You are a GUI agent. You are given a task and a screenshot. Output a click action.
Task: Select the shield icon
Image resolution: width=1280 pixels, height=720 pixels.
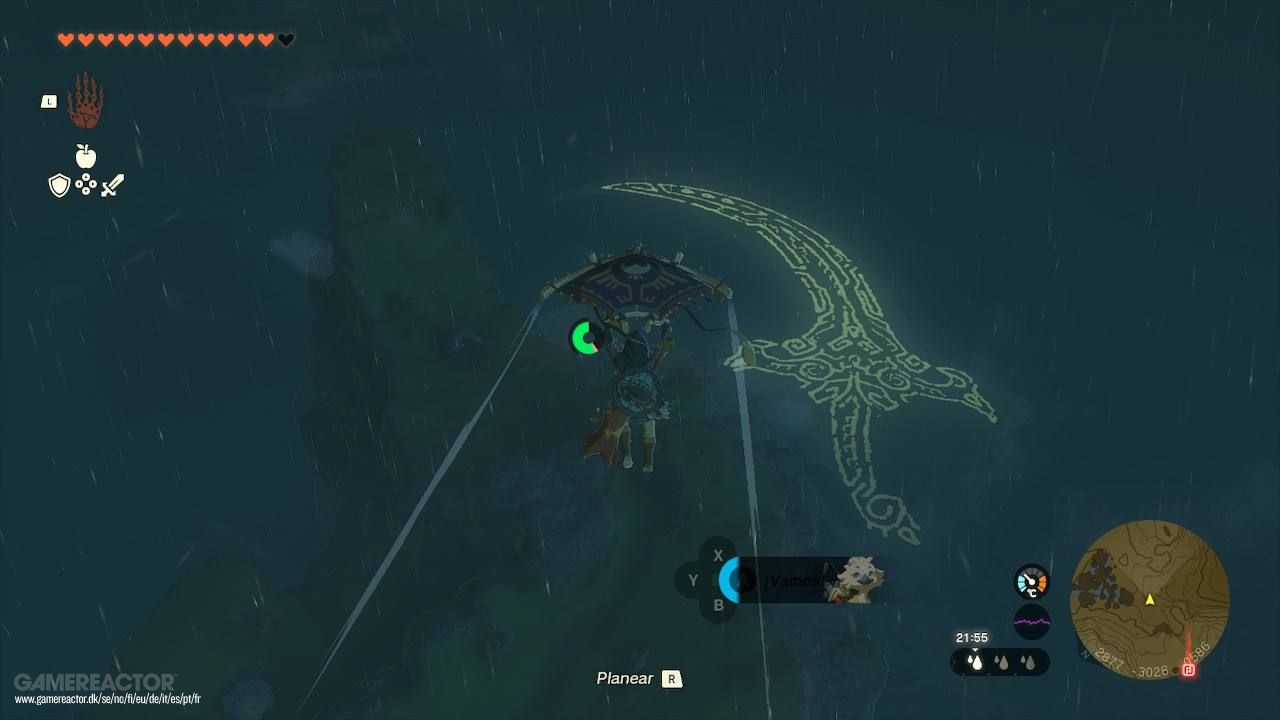[59, 184]
